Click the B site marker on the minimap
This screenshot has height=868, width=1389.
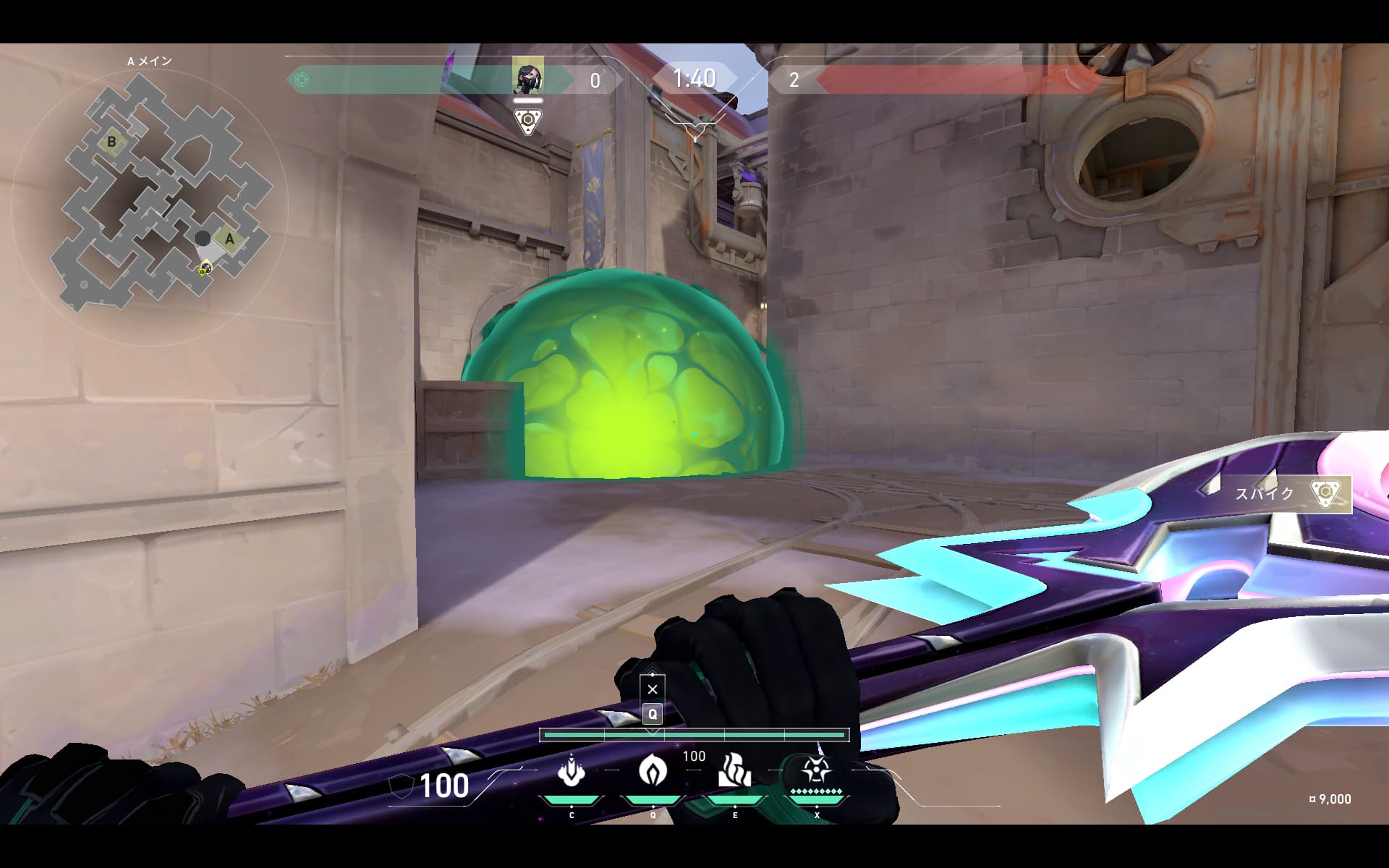point(111,142)
